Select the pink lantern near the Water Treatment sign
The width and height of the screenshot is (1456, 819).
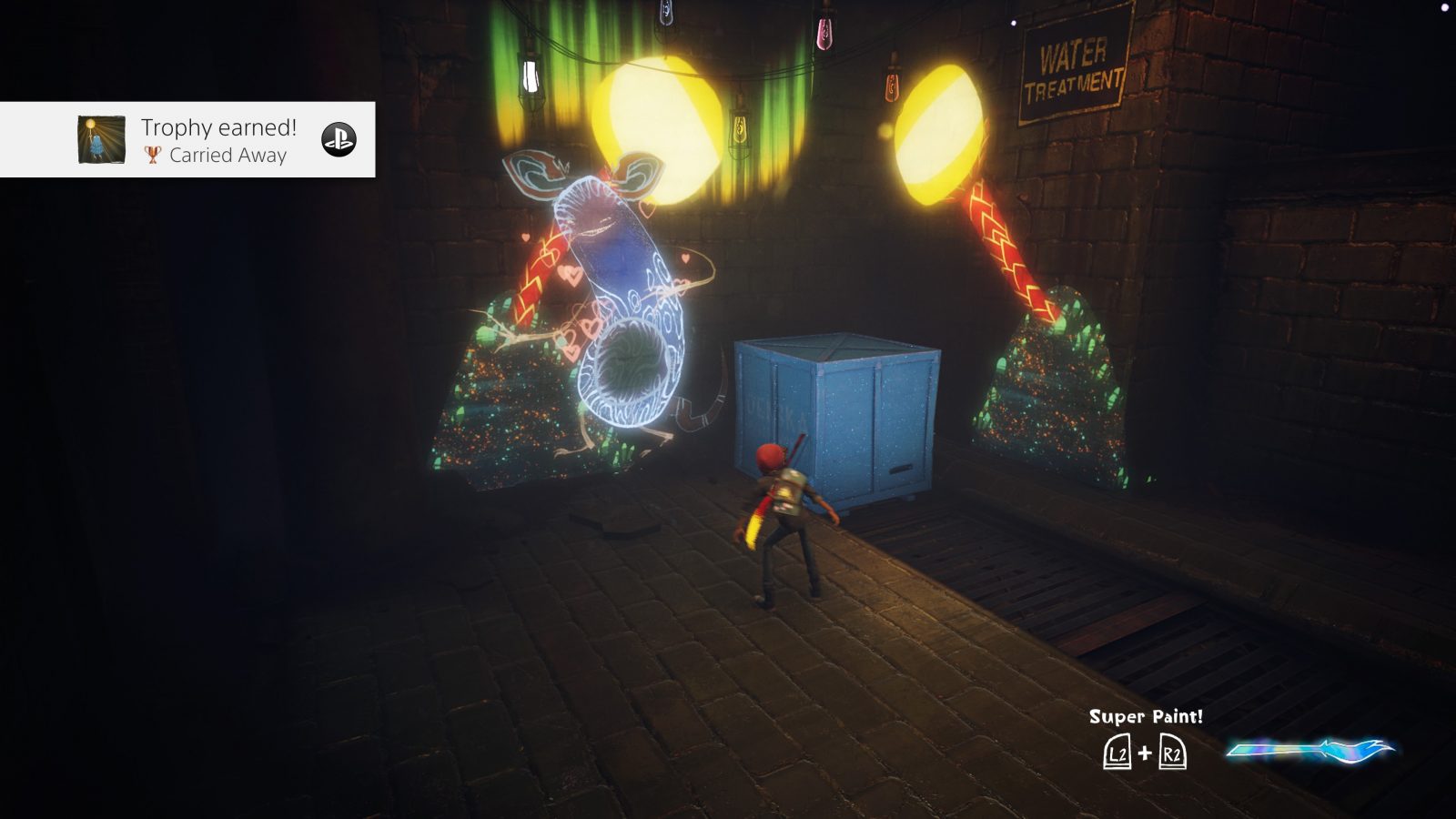pyautogui.click(x=824, y=32)
